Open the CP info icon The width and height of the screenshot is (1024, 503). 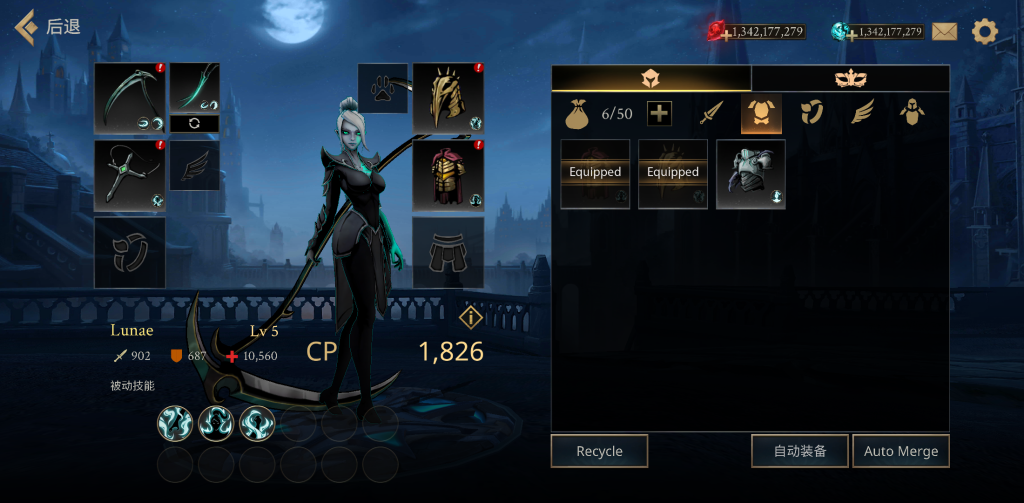coord(471,317)
